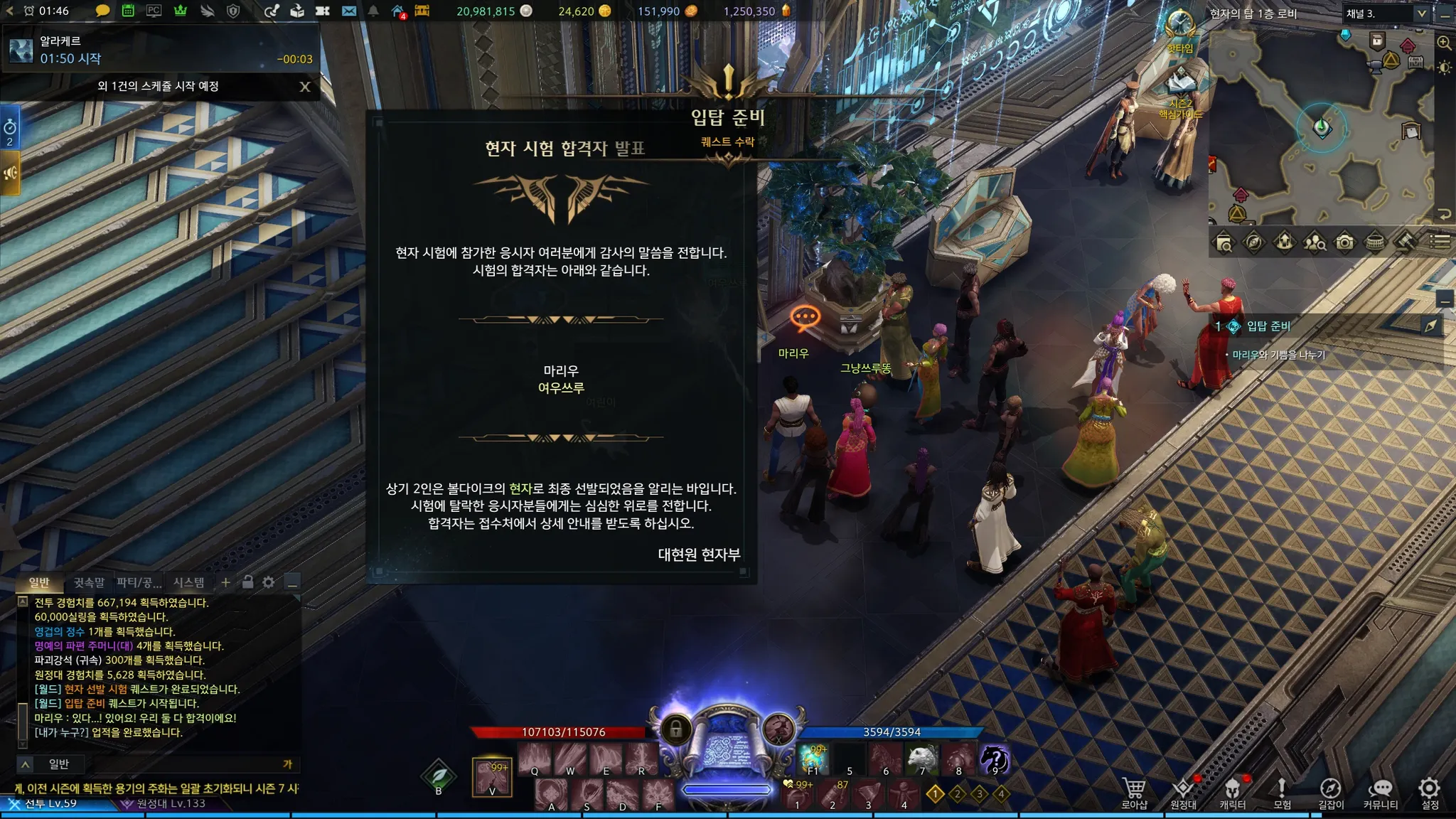Open the 설정 settings menu
This screenshot has width=1456, height=819.
[1429, 792]
